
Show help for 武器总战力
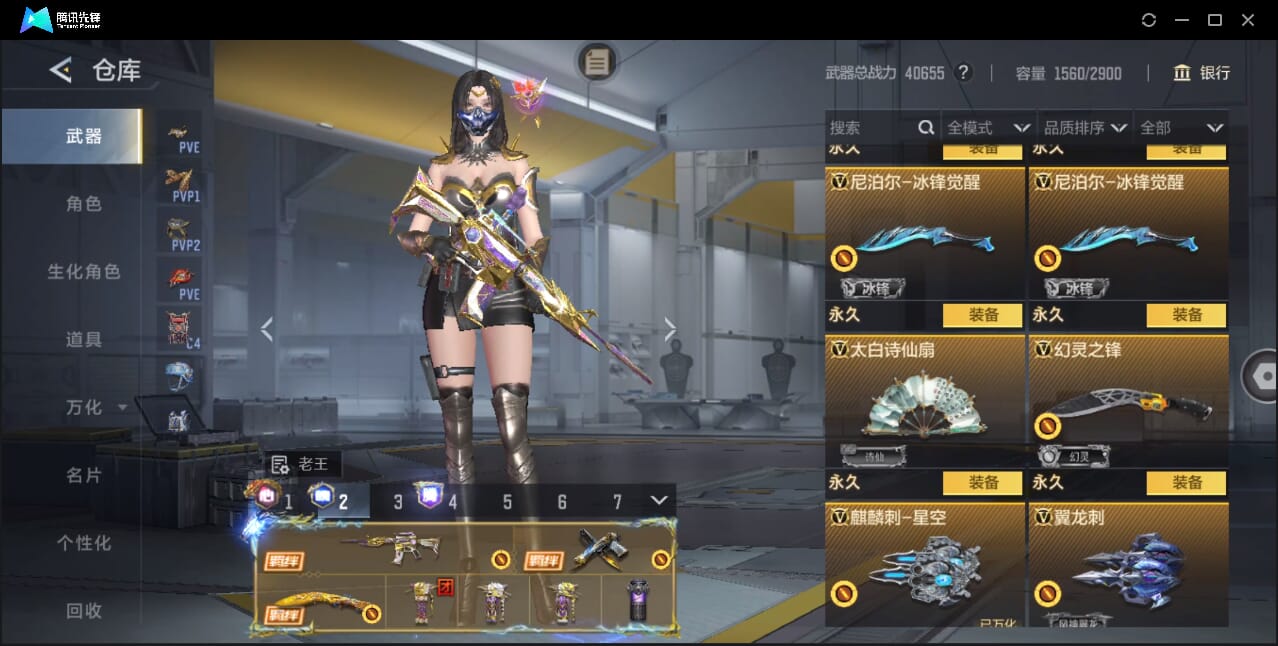(963, 73)
